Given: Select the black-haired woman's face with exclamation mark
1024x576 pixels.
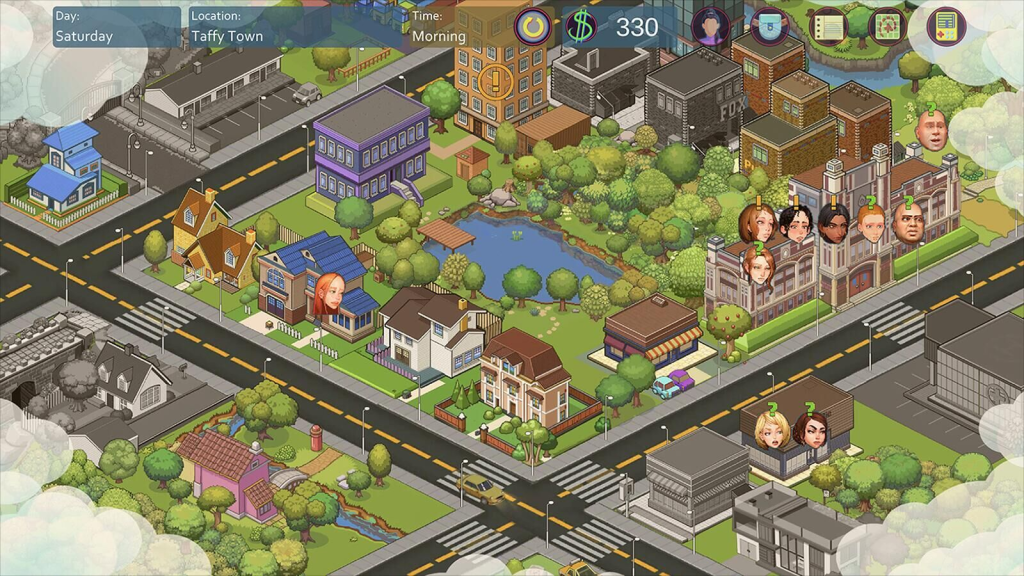Looking at the screenshot, I should [x=796, y=223].
